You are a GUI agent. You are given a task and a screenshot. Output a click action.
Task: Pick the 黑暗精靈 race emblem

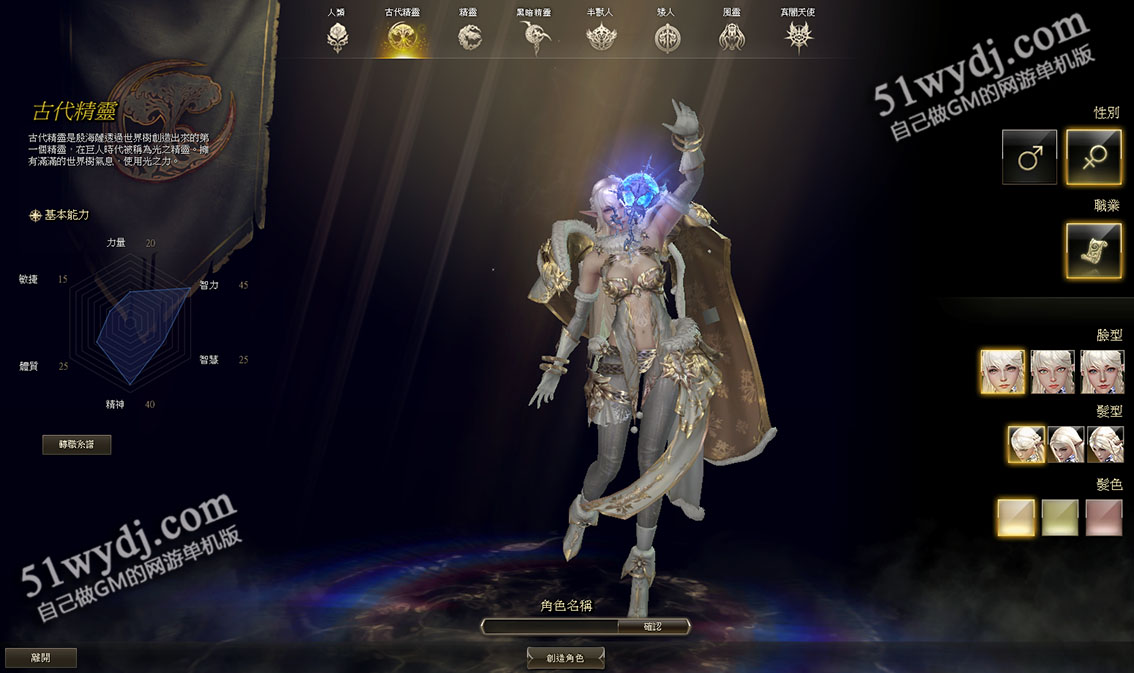534,37
